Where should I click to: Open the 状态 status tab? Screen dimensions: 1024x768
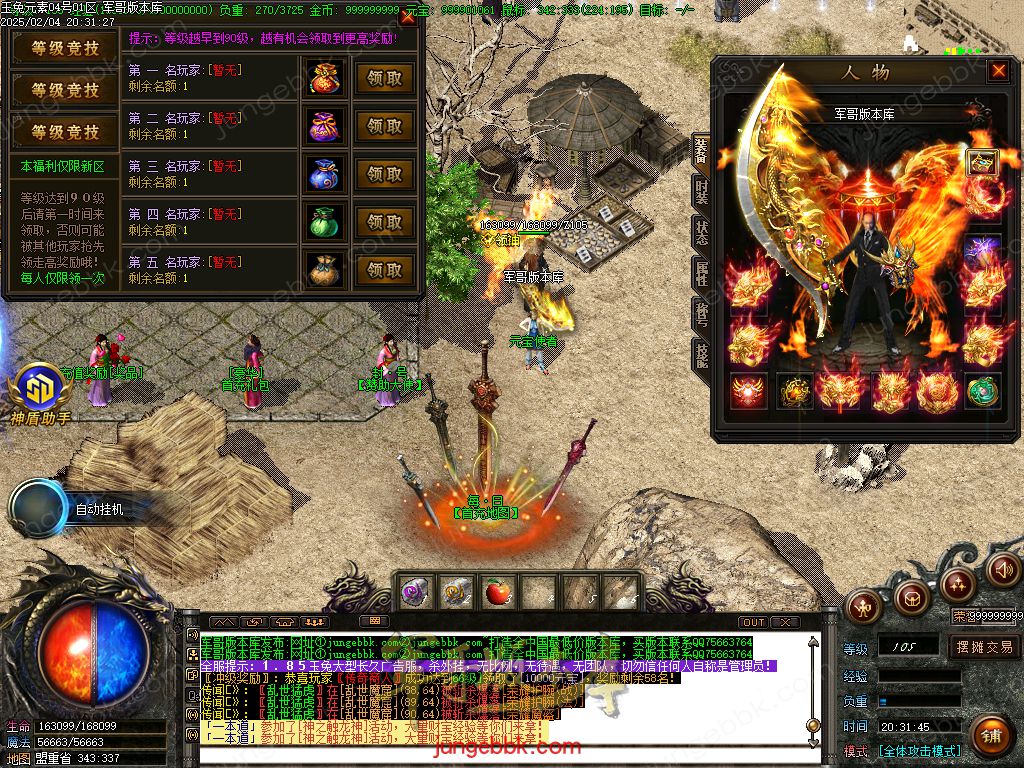(x=701, y=232)
